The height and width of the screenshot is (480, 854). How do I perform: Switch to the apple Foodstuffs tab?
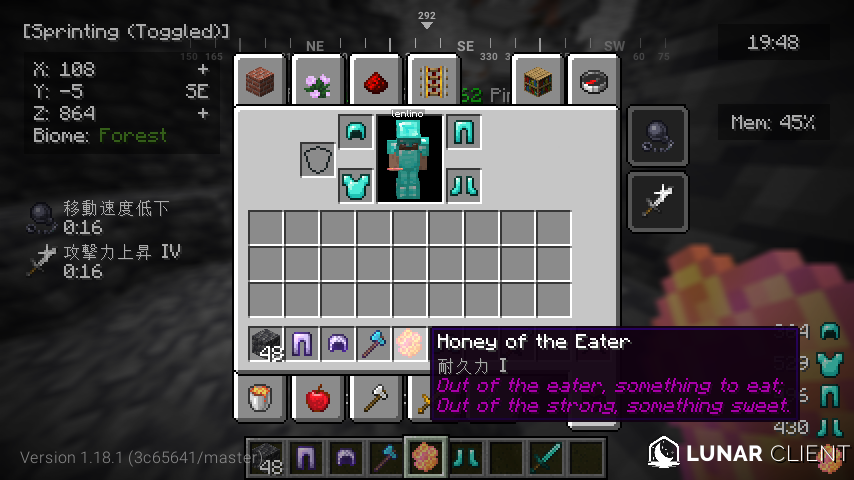pos(318,399)
